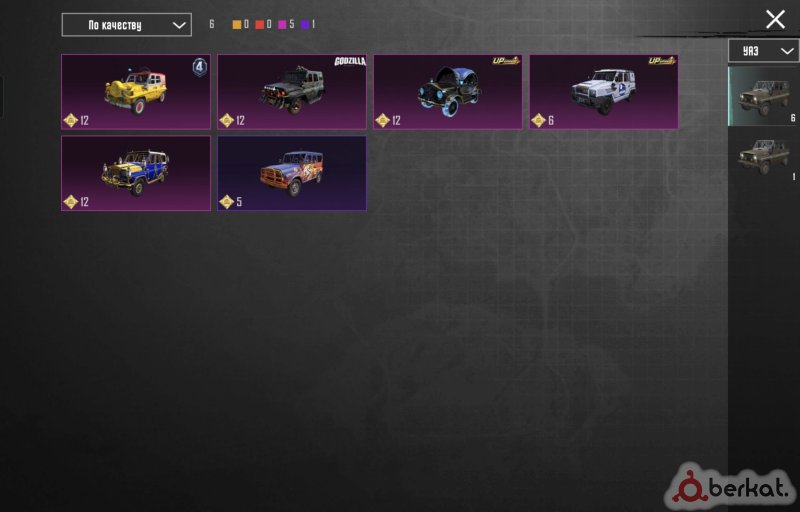Select the UAZ variant with 6 skins
The image size is (800, 512).
763,97
